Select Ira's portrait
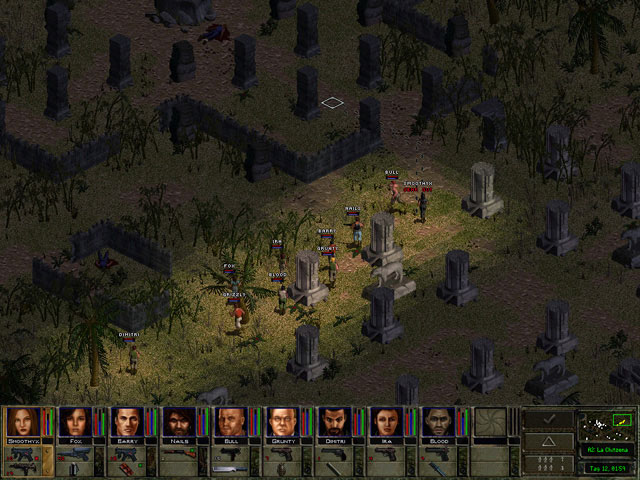This screenshot has height=480, width=640. [385, 421]
